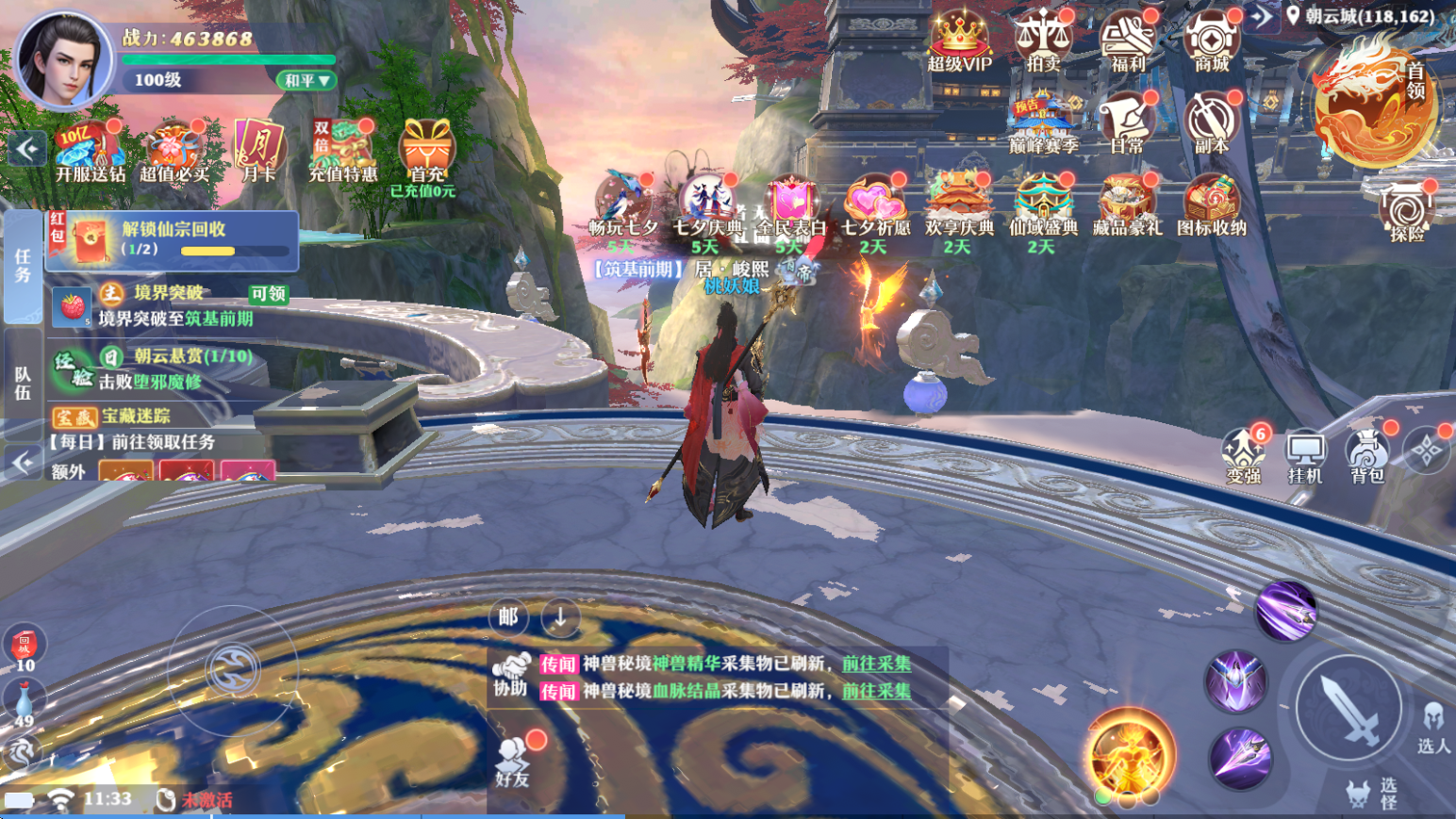
Task: Click the 前往采集 link for 神兽精华
Action: coord(876,663)
